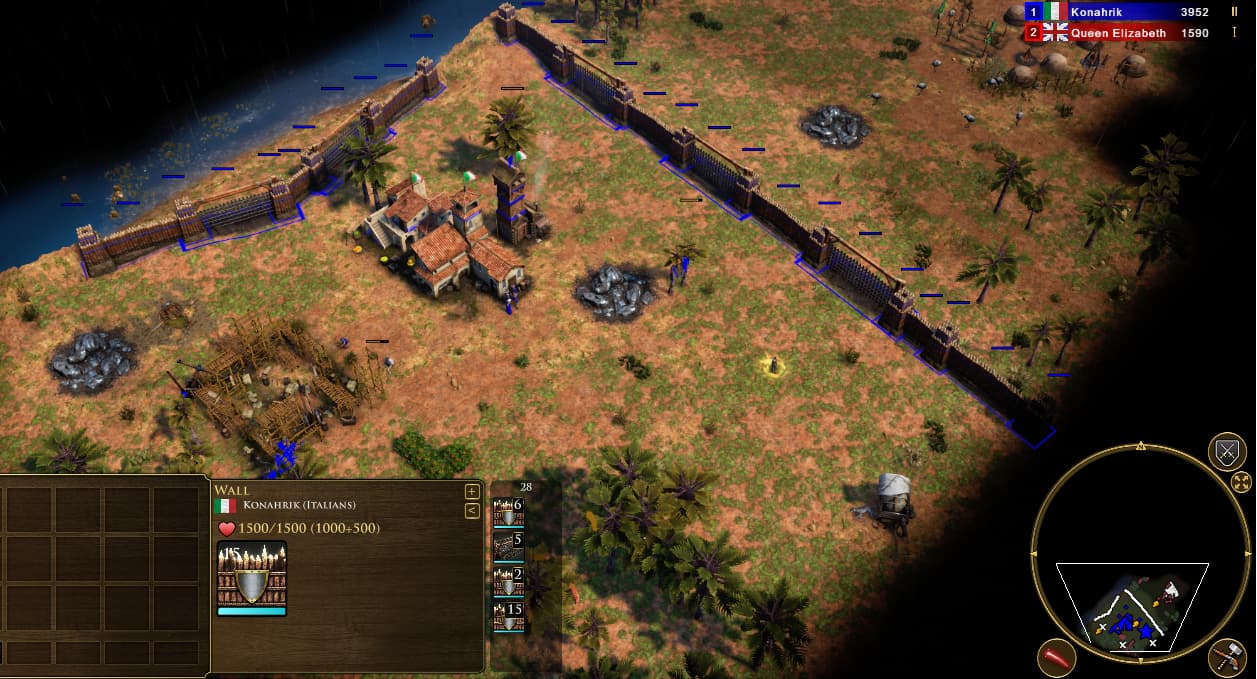Click the hammer and musket button
The width and height of the screenshot is (1257, 679).
1226,658
